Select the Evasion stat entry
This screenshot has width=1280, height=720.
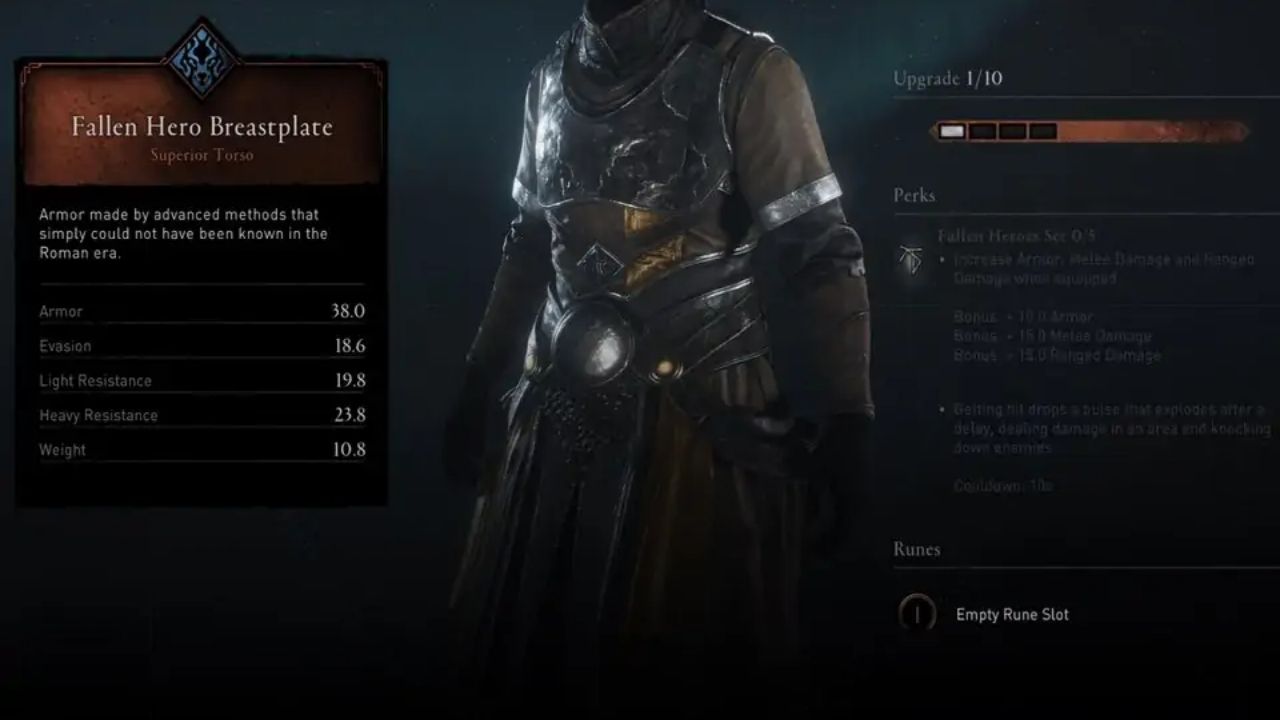pyautogui.click(x=200, y=346)
